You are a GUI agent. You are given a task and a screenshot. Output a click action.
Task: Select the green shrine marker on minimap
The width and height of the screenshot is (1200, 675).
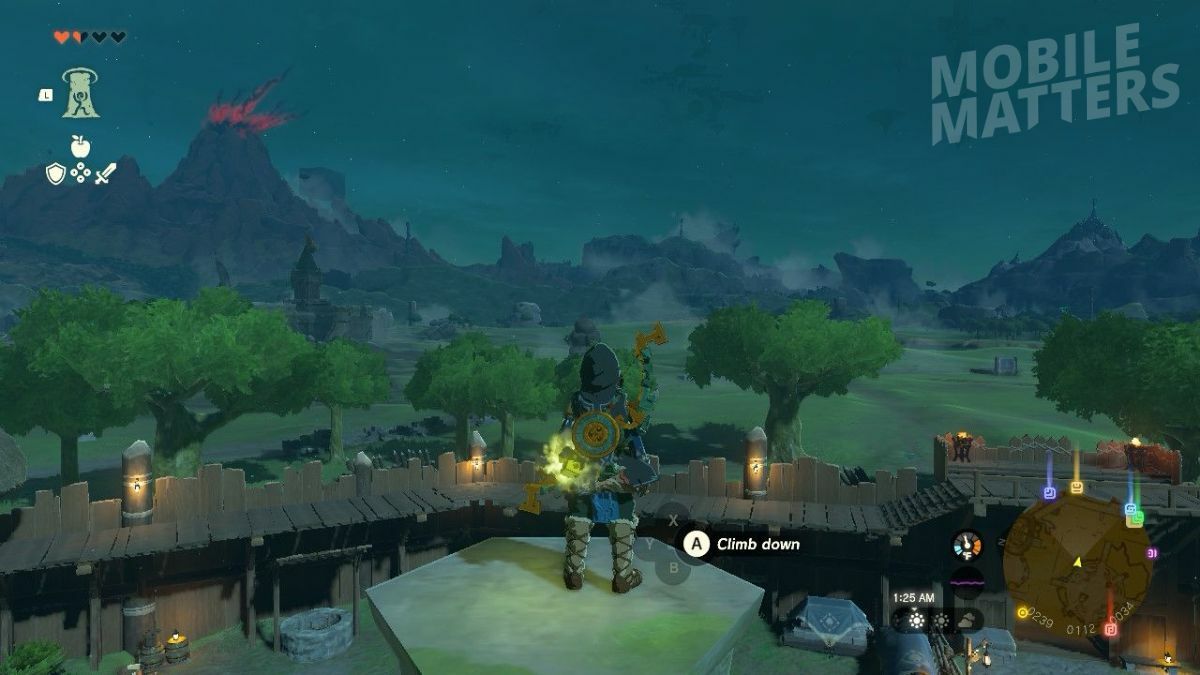(x=1134, y=518)
